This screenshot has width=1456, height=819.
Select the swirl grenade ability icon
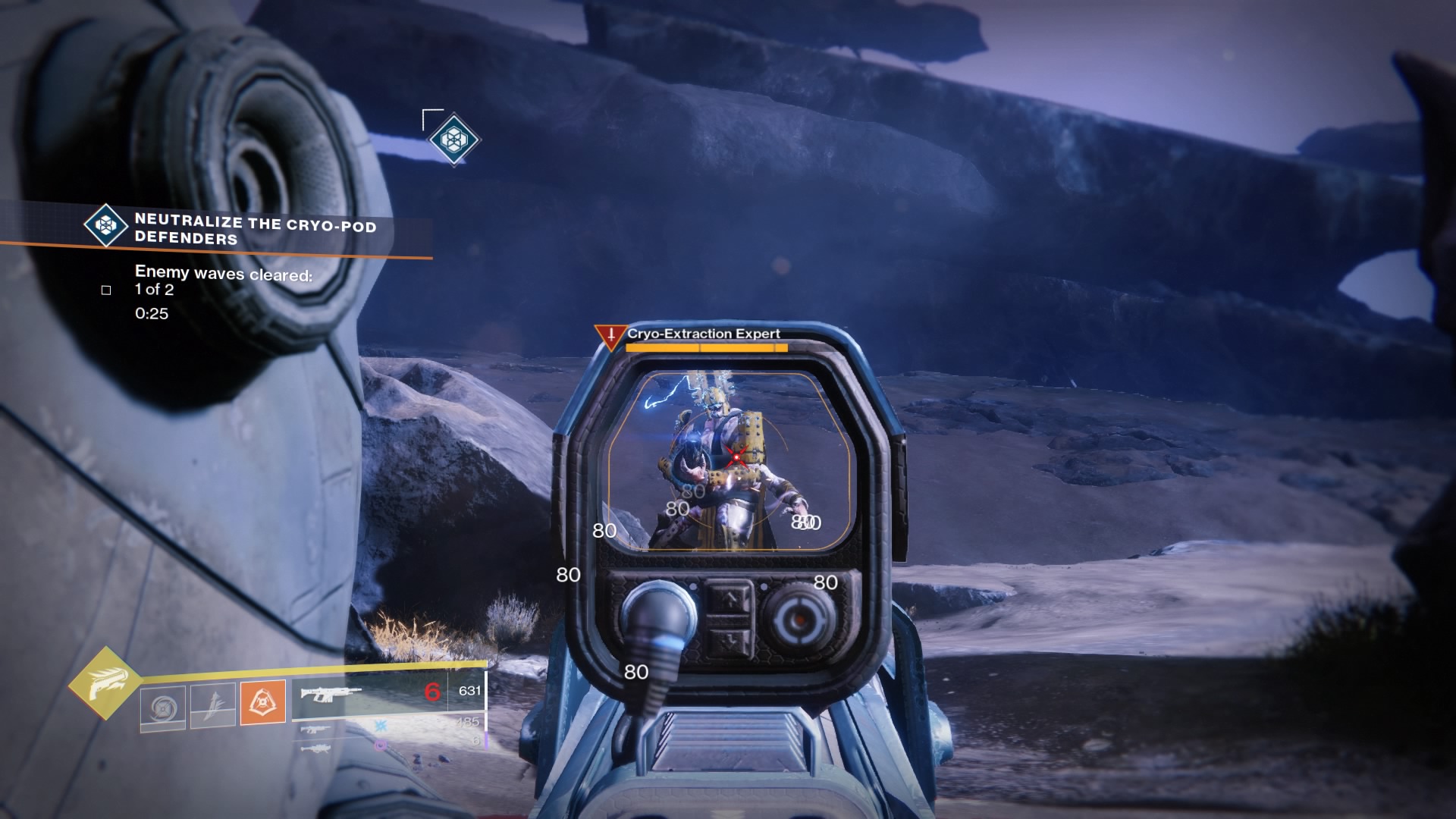(162, 708)
